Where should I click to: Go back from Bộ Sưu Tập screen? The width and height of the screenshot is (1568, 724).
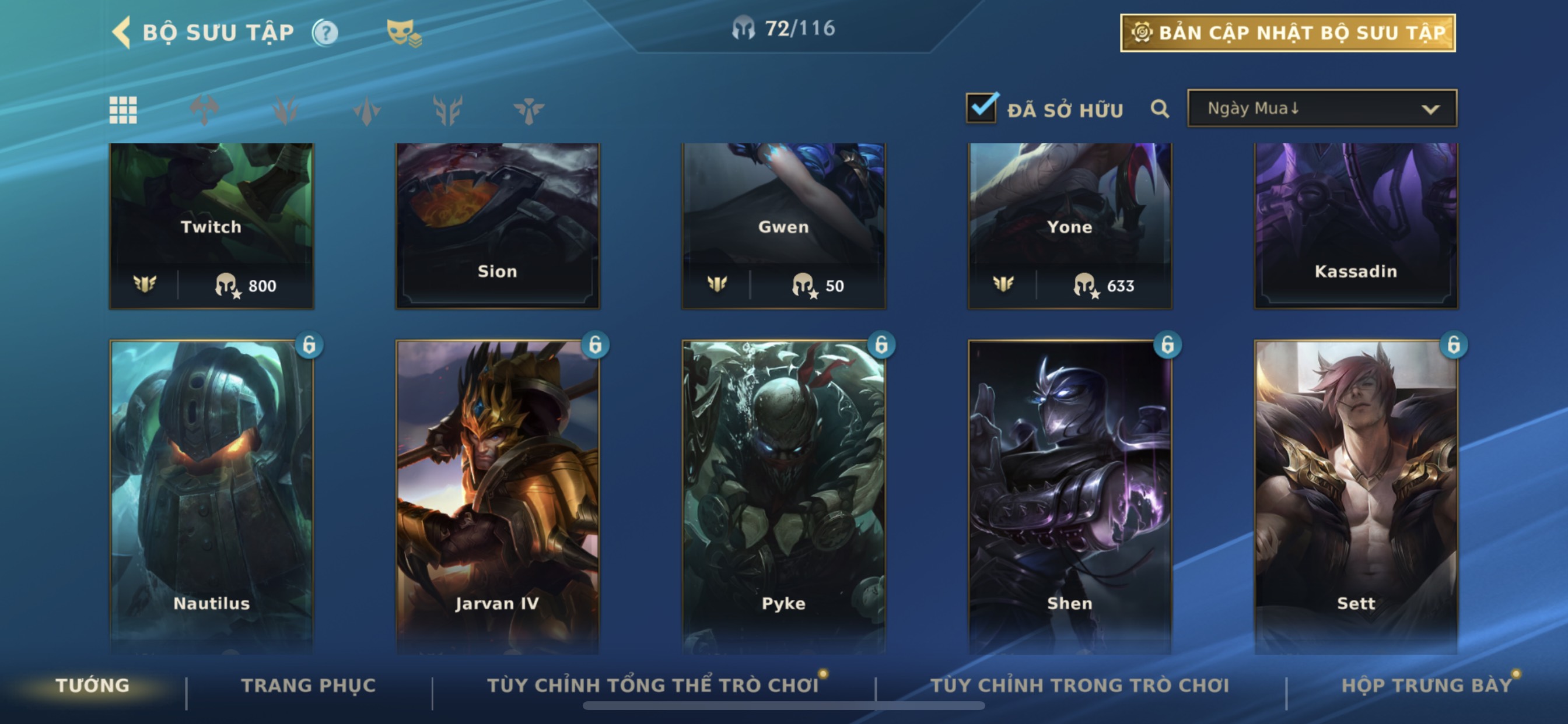pyautogui.click(x=123, y=32)
